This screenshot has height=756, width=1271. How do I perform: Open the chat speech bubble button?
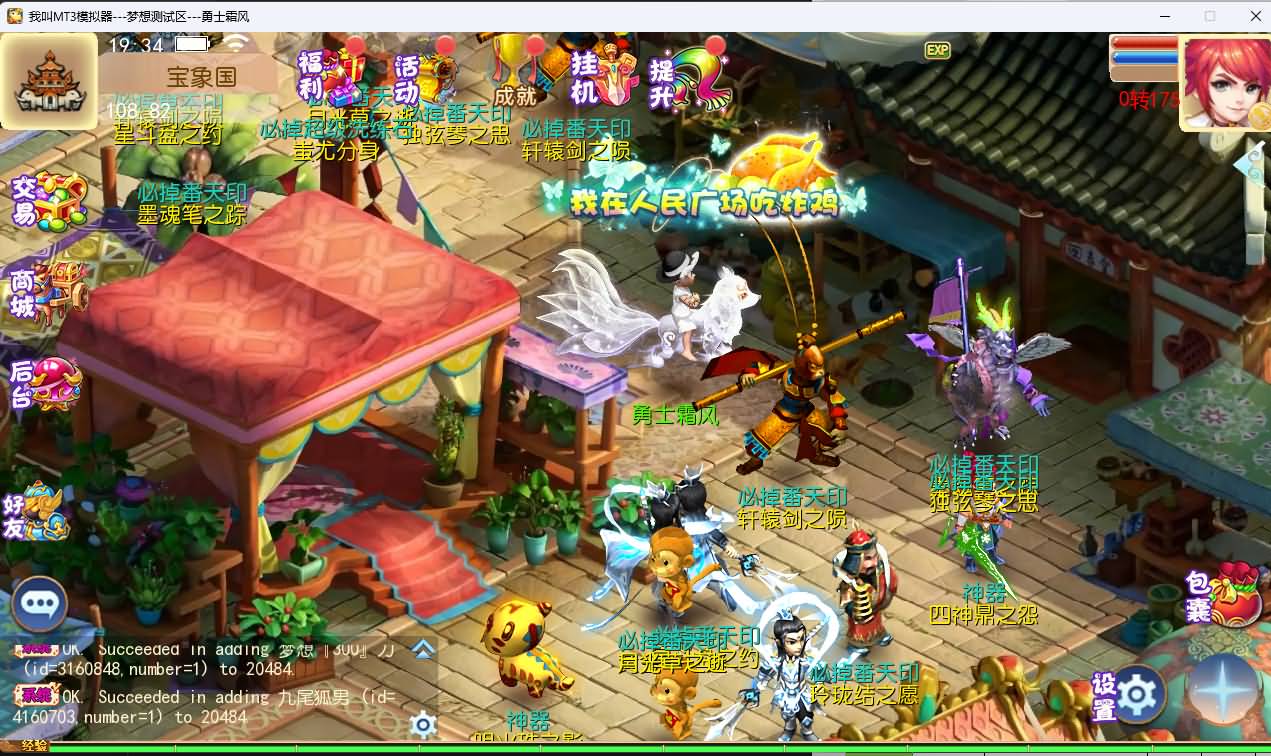[39, 604]
